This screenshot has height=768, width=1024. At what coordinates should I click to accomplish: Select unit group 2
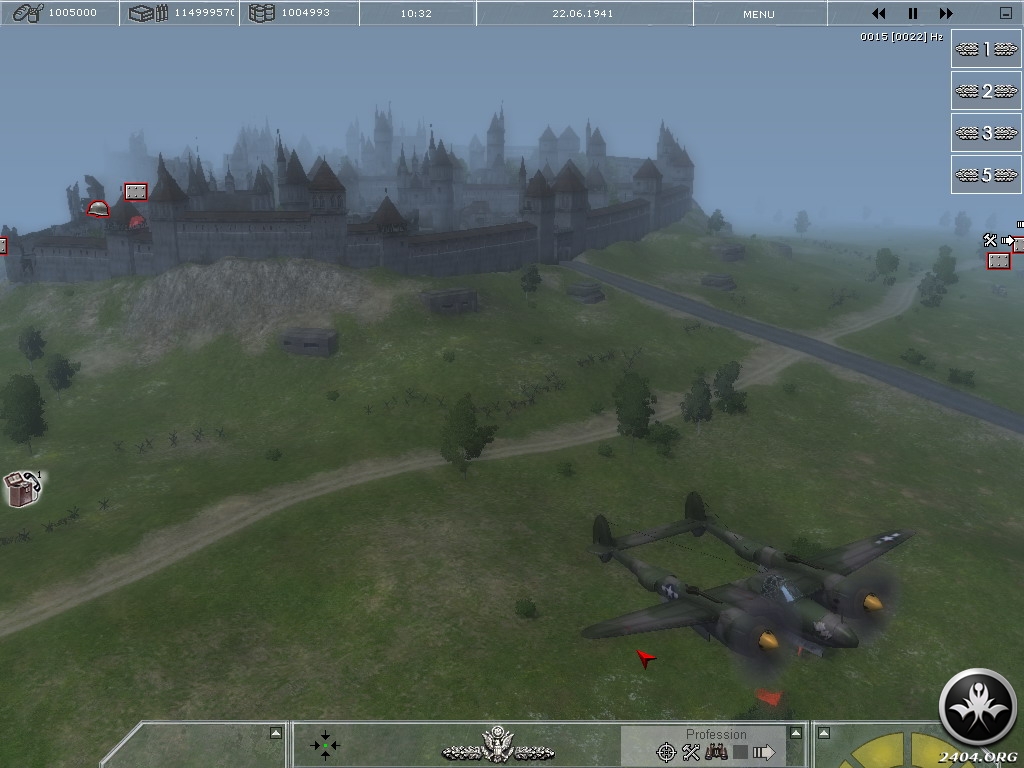(986, 91)
